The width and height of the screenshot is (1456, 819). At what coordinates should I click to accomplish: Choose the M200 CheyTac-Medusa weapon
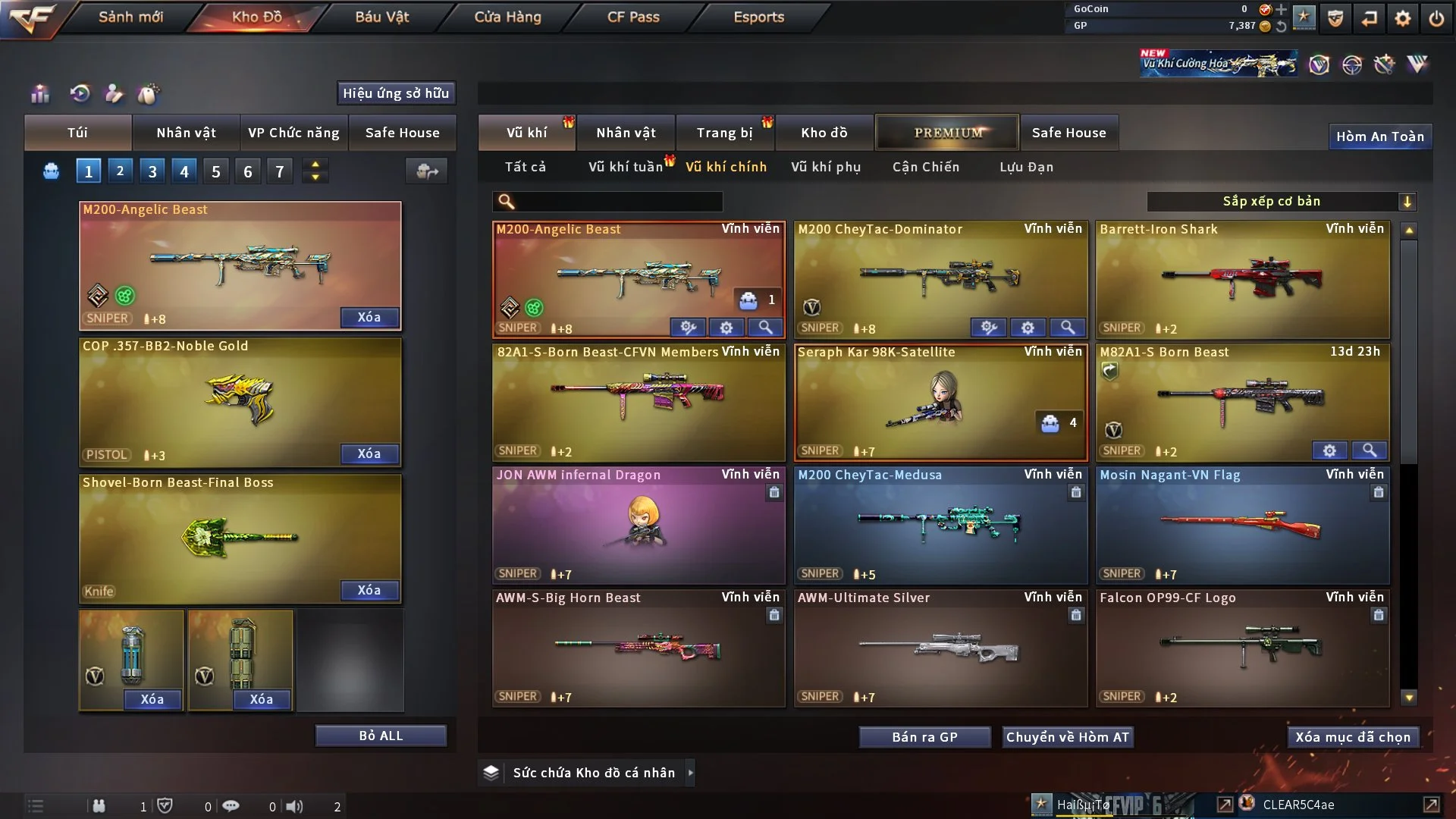(940, 525)
